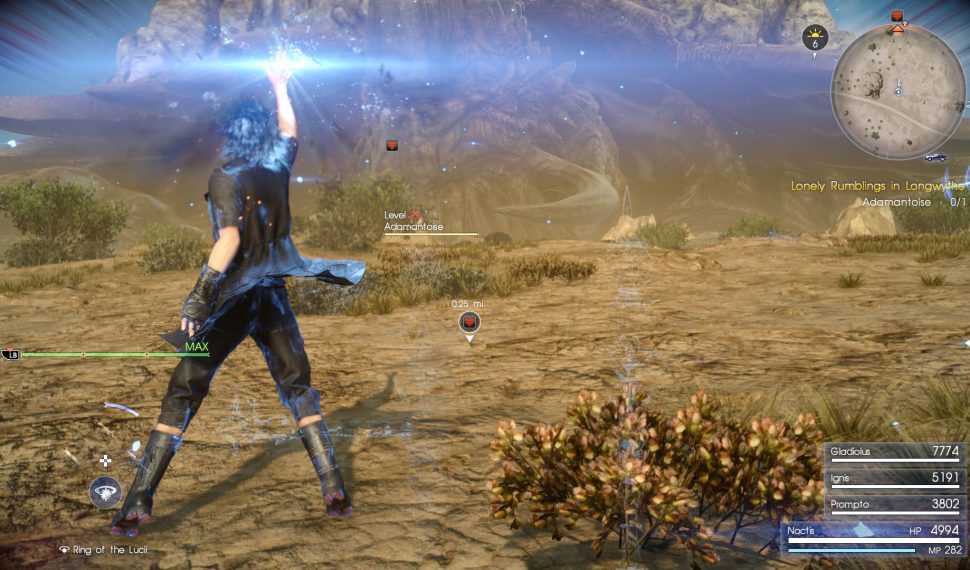Click the car icon on the minimap edge

point(936,157)
